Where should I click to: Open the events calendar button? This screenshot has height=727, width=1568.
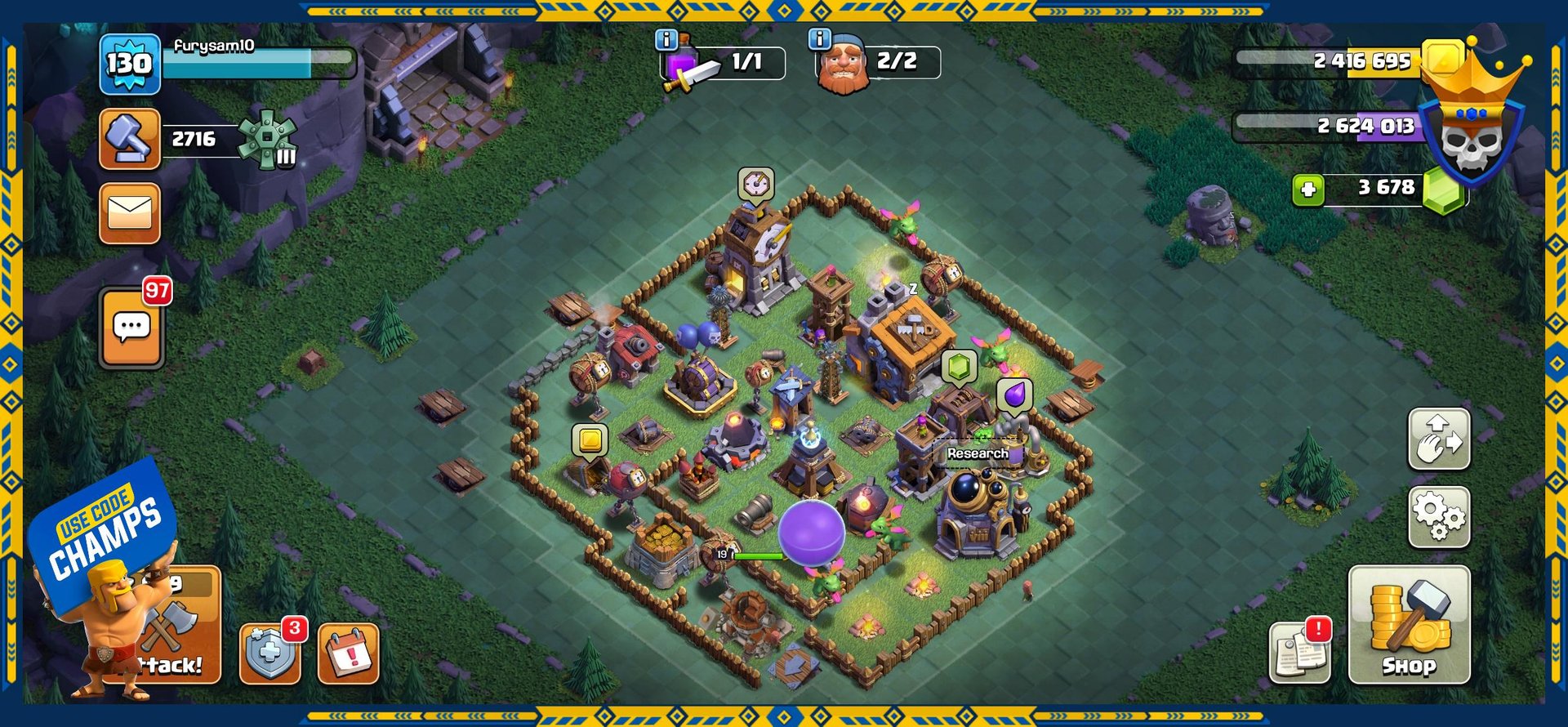[348, 653]
